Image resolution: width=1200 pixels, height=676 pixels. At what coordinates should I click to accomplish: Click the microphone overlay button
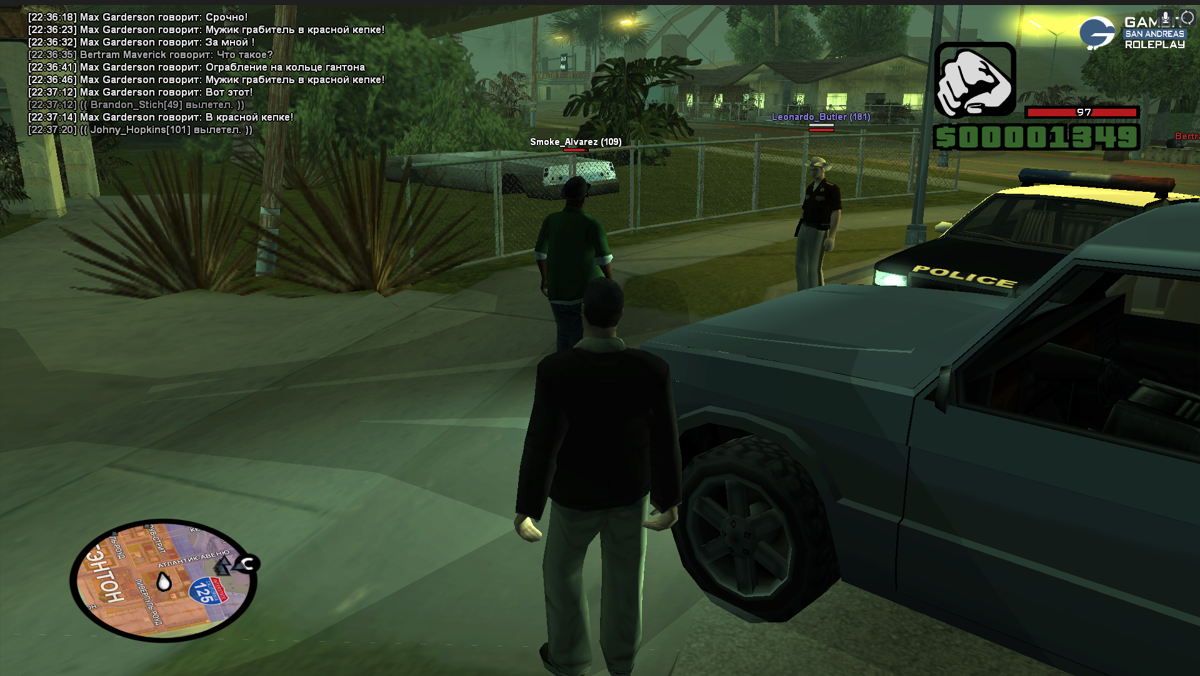(1166, 18)
